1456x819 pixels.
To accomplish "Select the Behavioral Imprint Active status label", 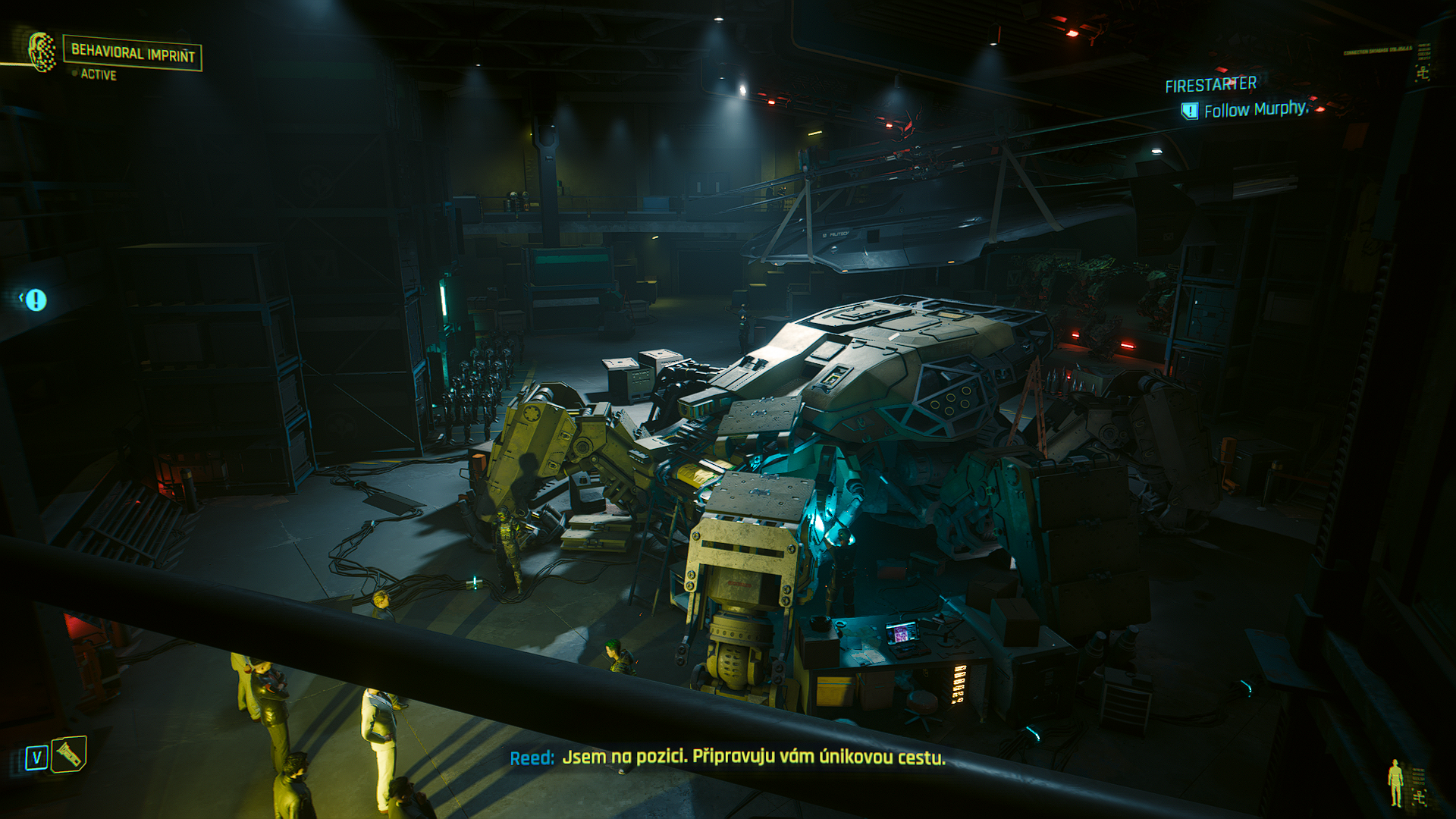I will (x=99, y=74).
